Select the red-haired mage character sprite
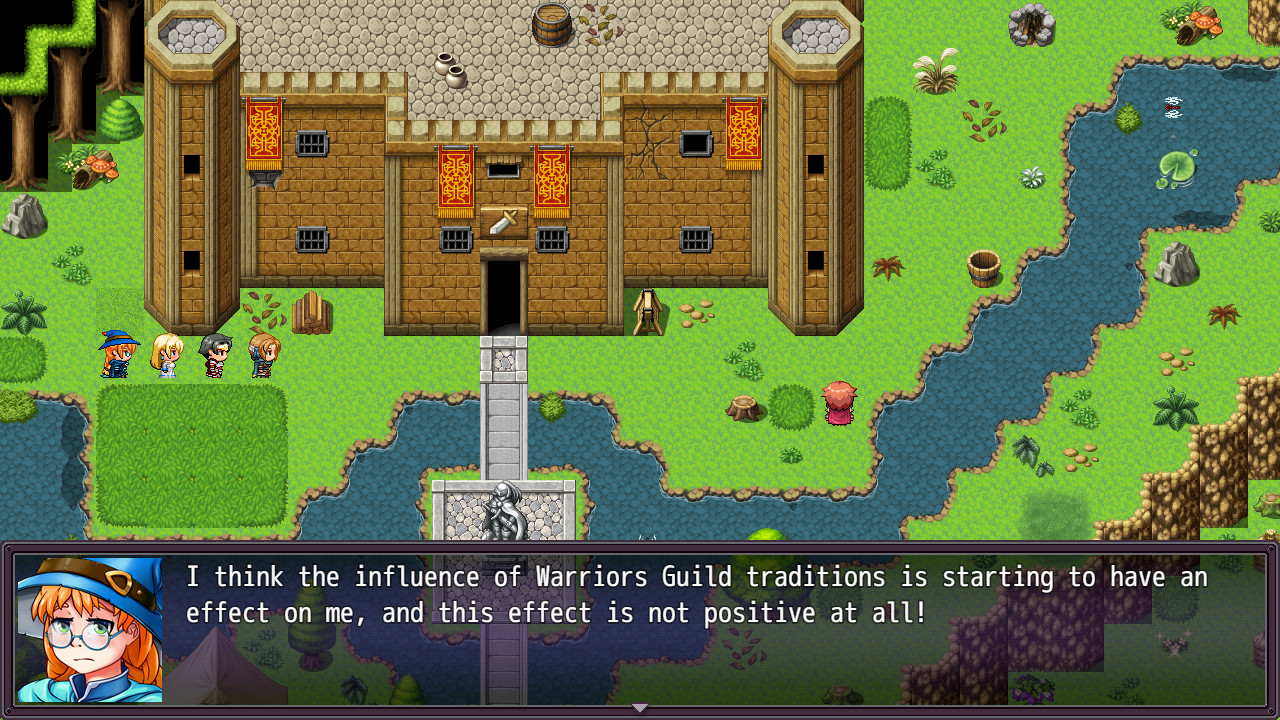 click(118, 355)
